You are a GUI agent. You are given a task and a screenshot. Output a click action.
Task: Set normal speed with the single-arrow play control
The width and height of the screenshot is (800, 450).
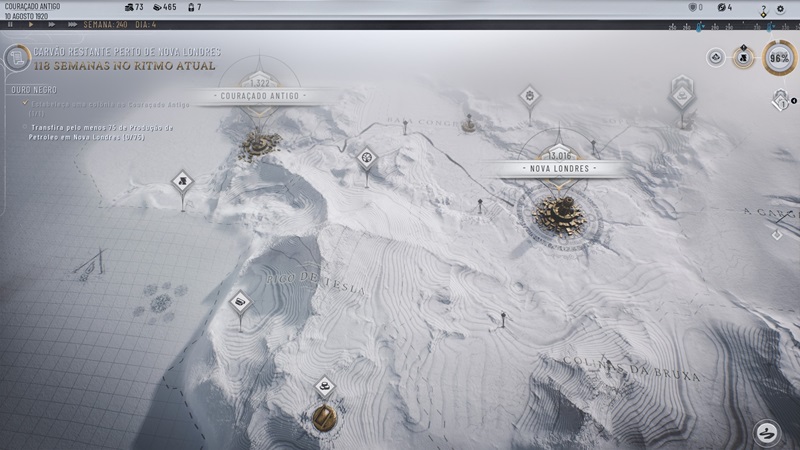tap(30, 23)
